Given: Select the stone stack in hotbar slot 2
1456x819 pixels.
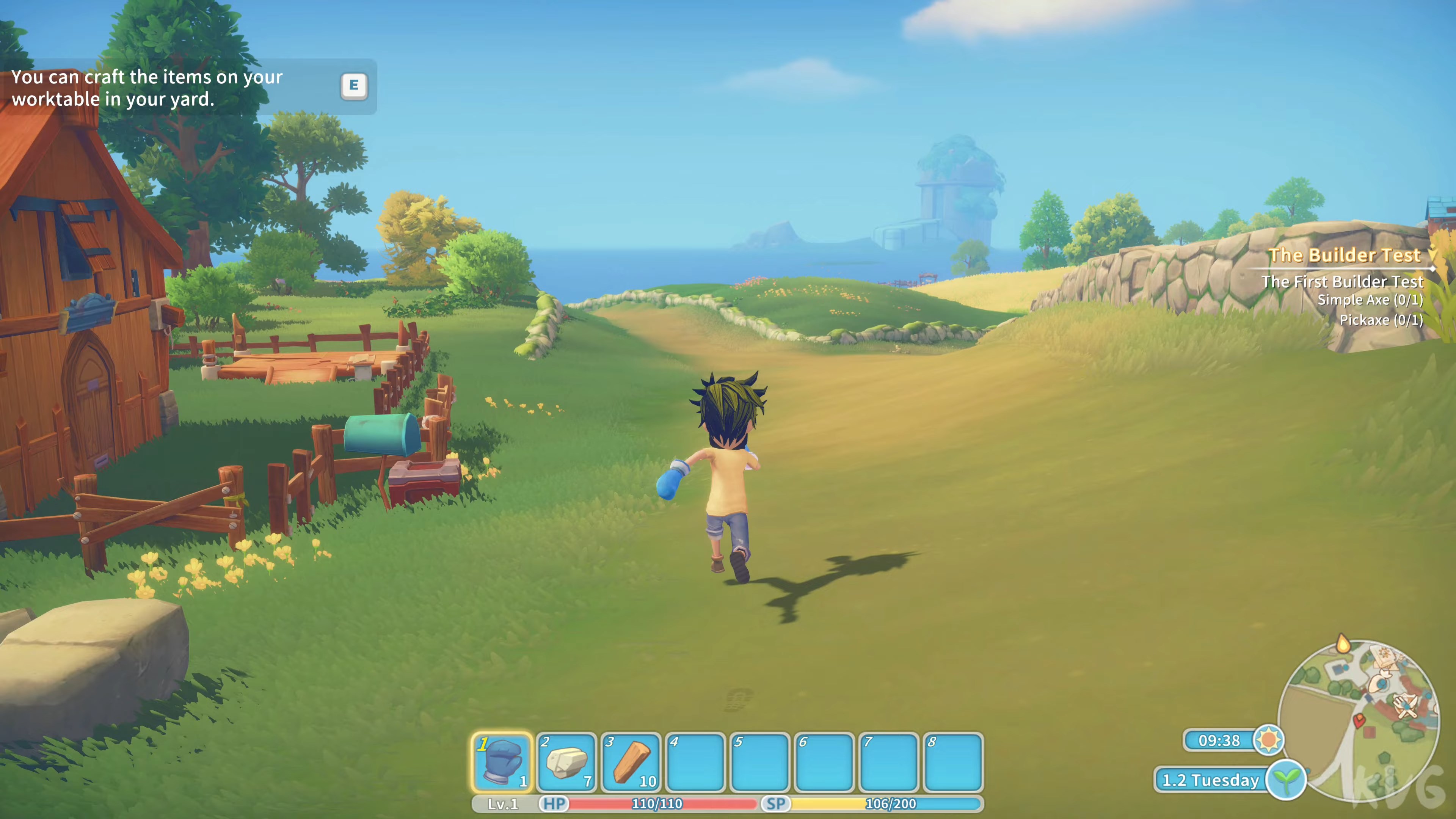Looking at the screenshot, I should [567, 761].
